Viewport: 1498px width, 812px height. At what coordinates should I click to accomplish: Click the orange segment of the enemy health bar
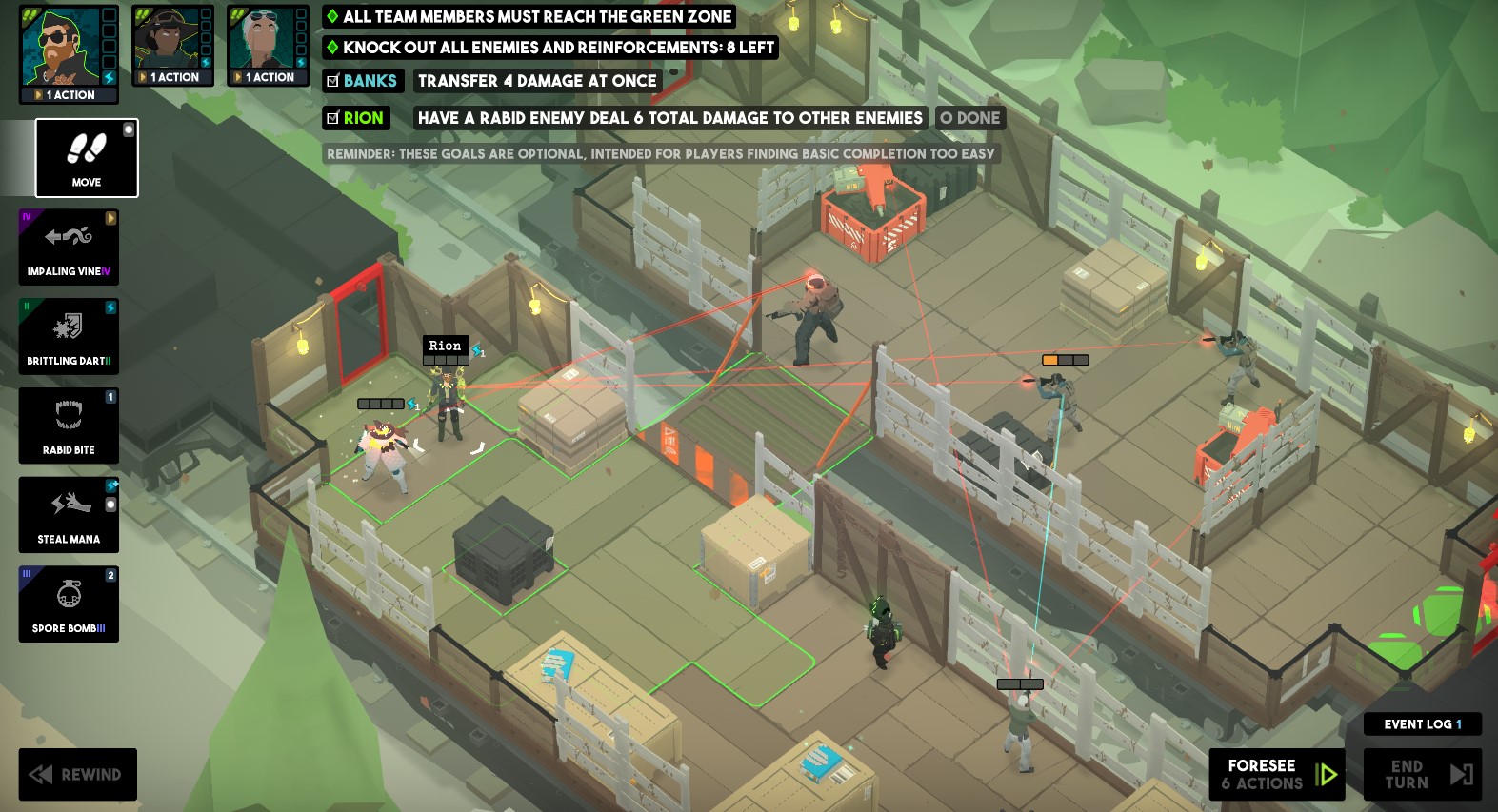coord(1051,360)
